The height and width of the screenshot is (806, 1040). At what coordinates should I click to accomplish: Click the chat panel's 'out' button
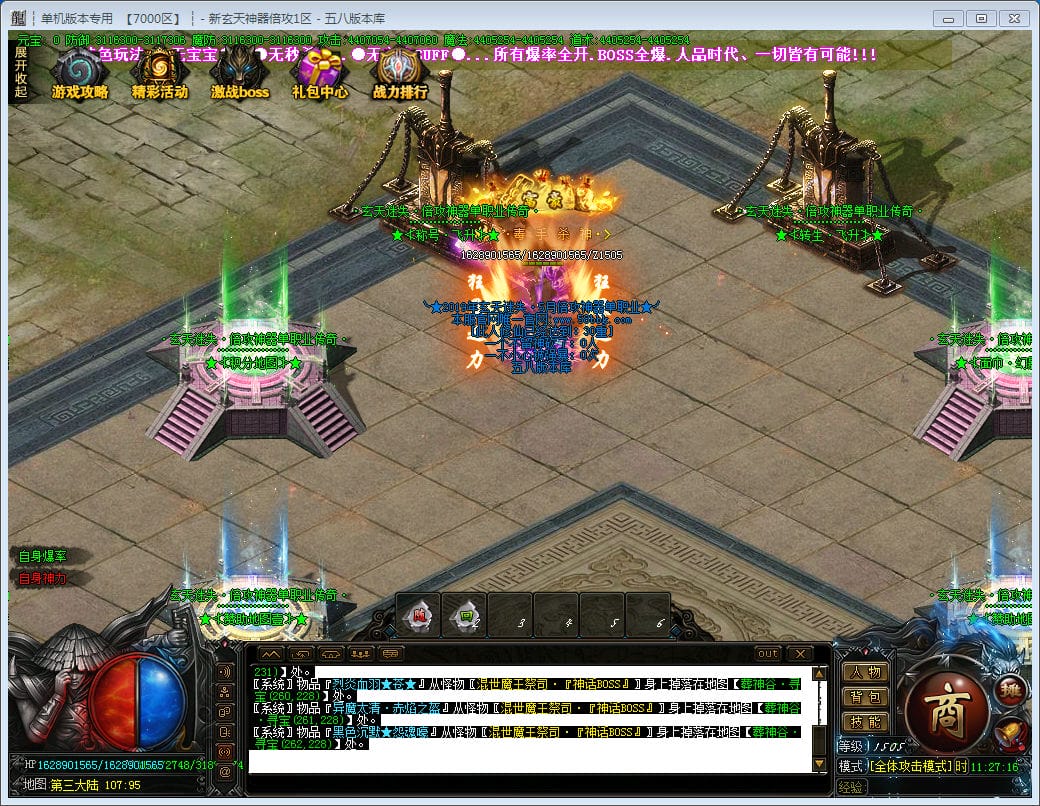pyautogui.click(x=767, y=654)
